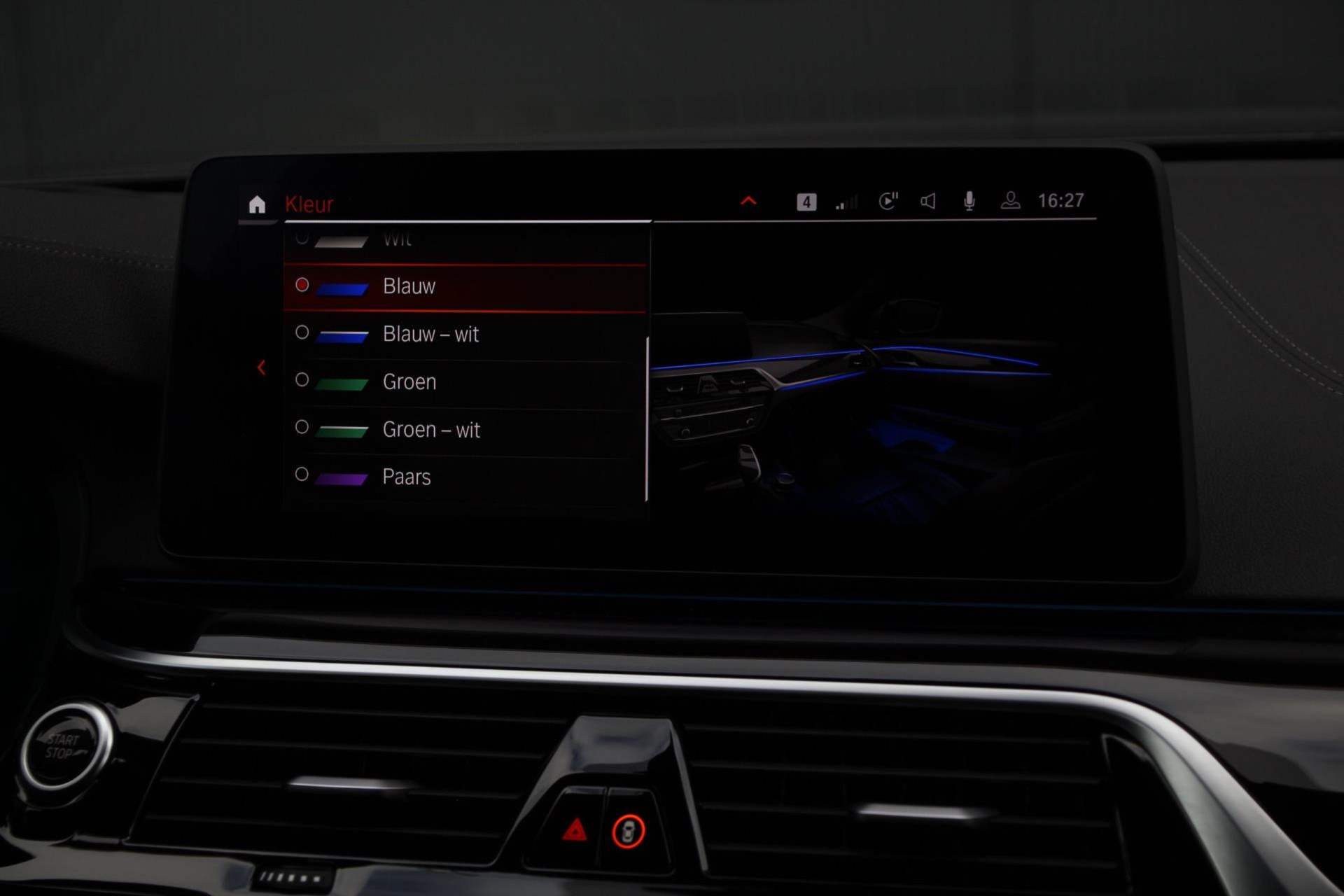Viewport: 1344px width, 896px height.
Task: Open the media playback status icon
Action: click(x=888, y=202)
